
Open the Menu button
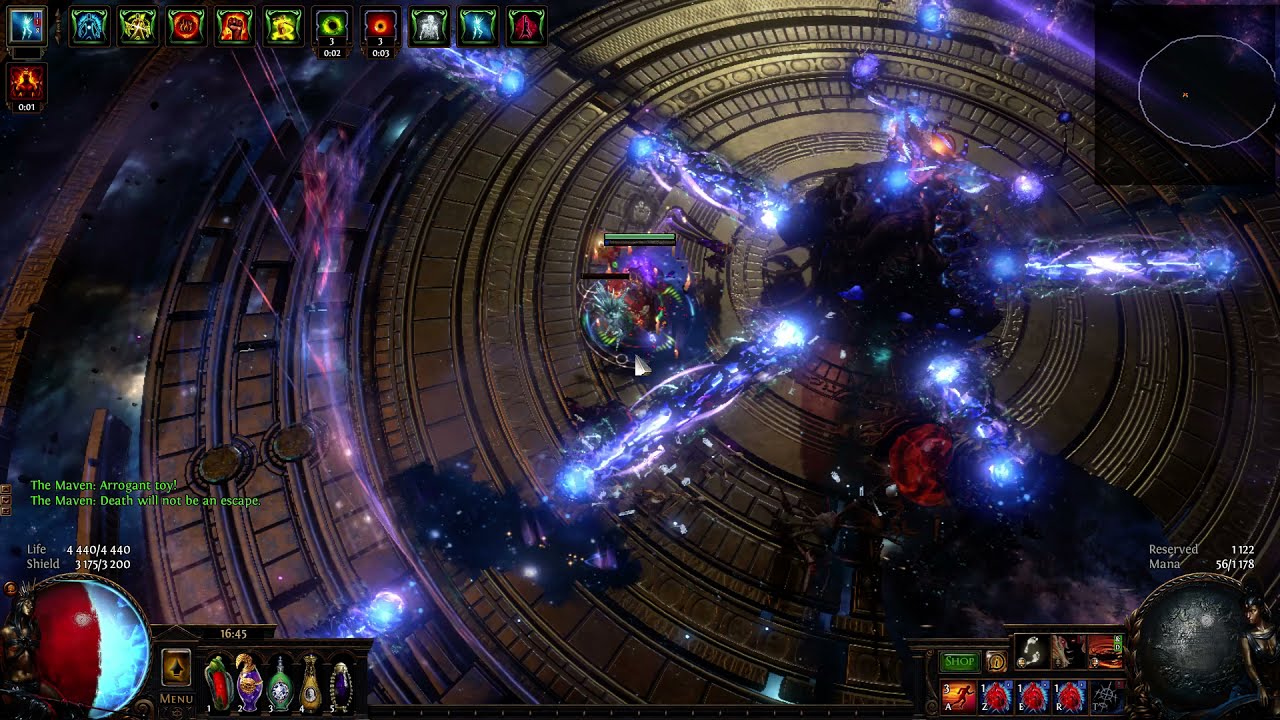(x=176, y=698)
